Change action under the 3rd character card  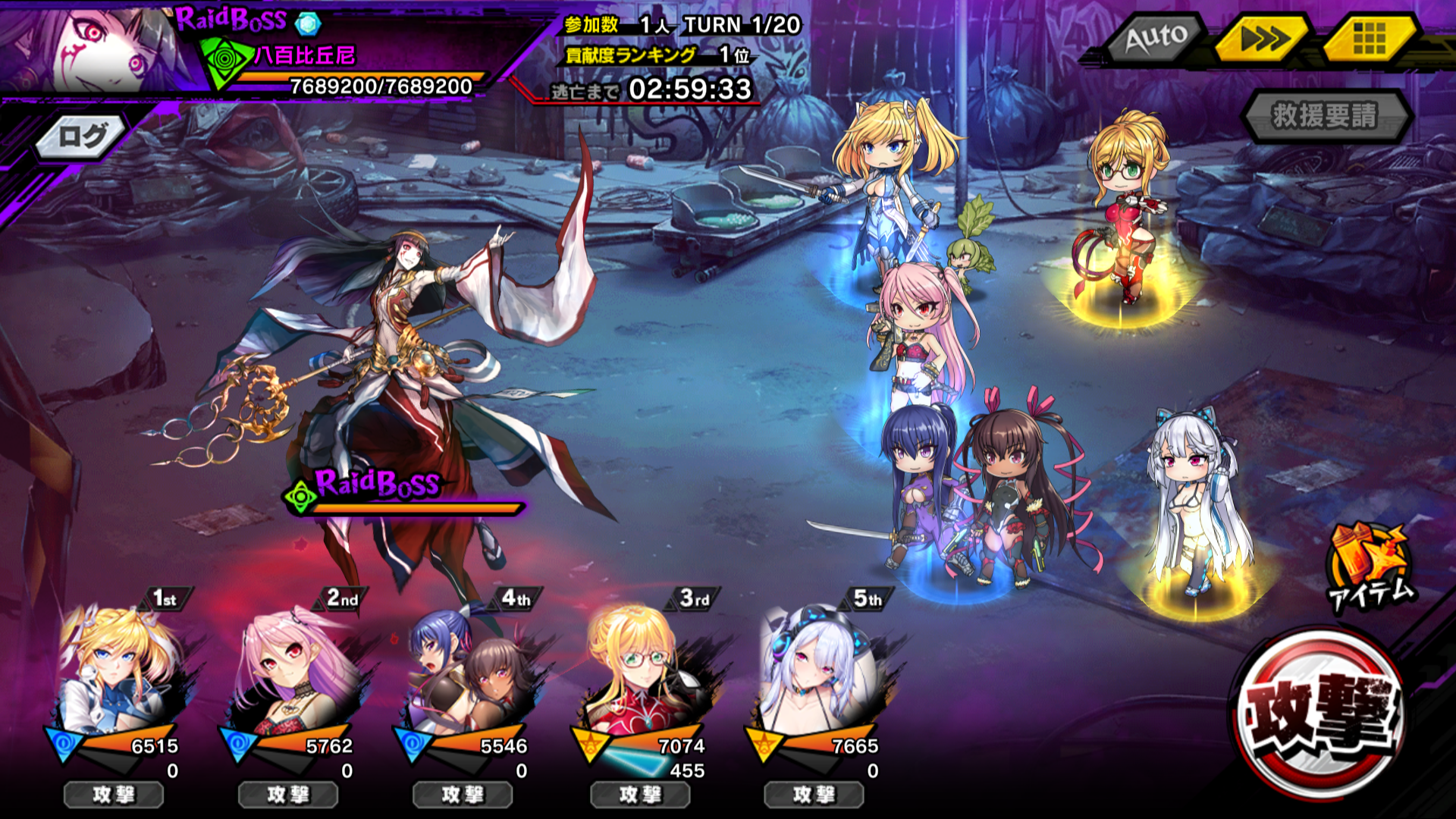tap(640, 795)
